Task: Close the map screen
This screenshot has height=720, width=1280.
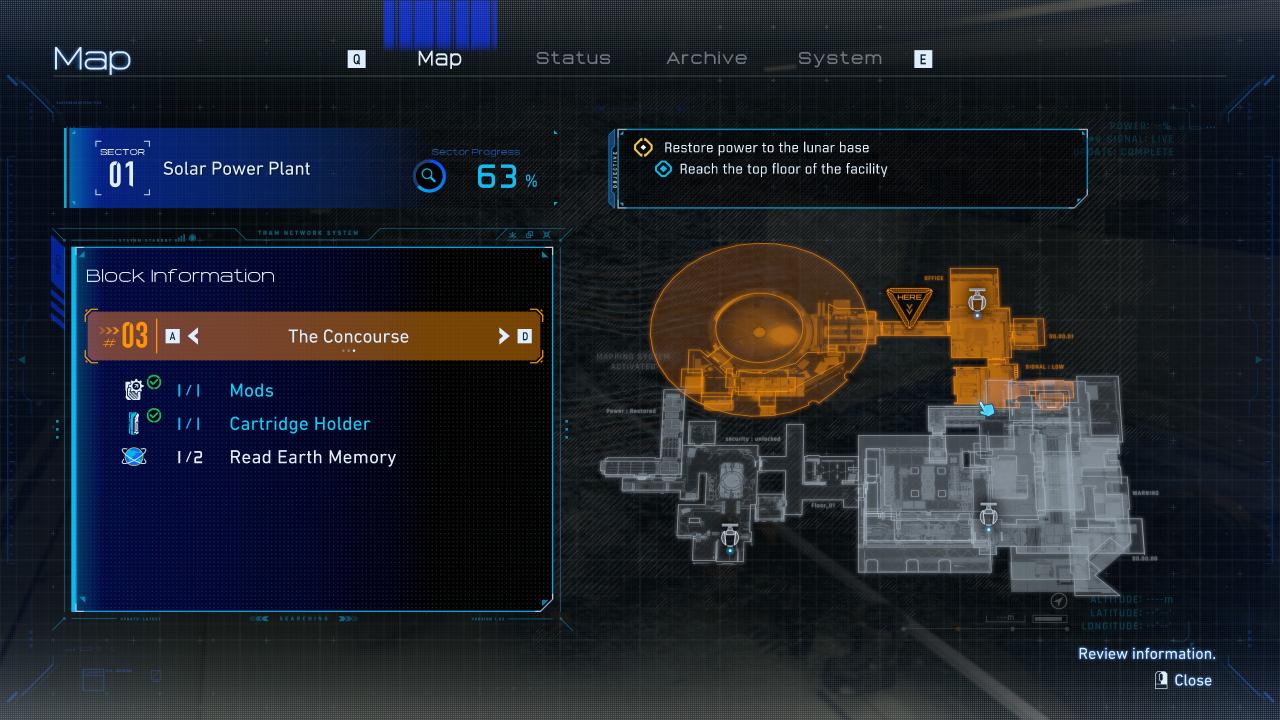Action: pos(1184,680)
